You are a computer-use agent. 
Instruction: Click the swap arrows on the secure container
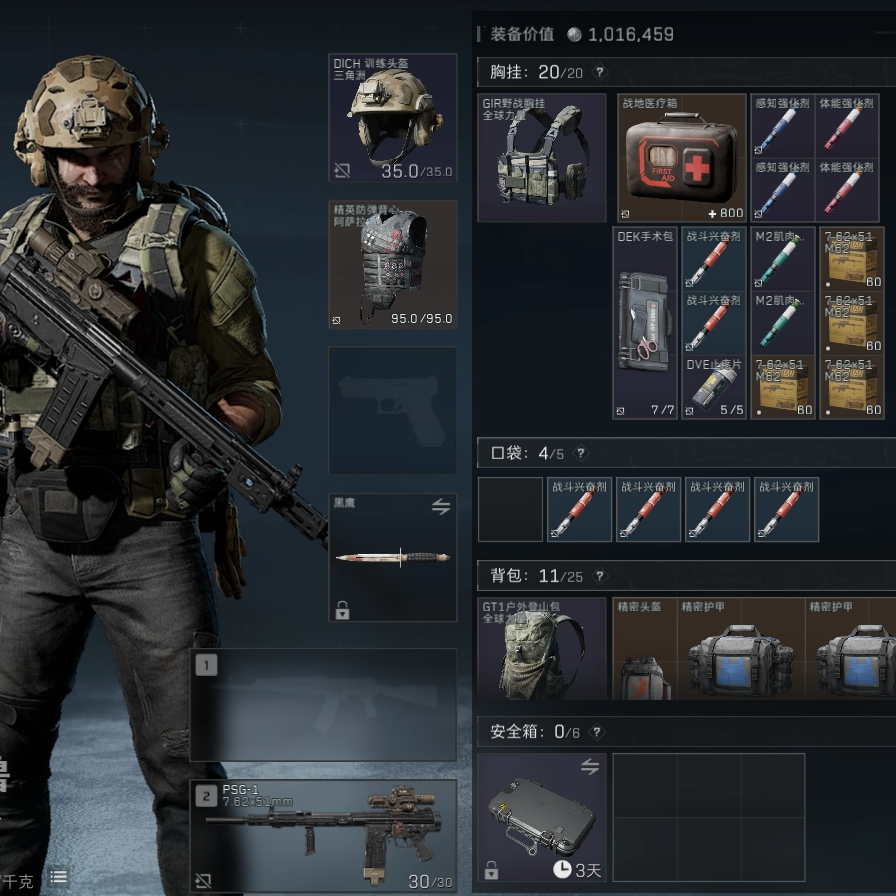coord(589,767)
